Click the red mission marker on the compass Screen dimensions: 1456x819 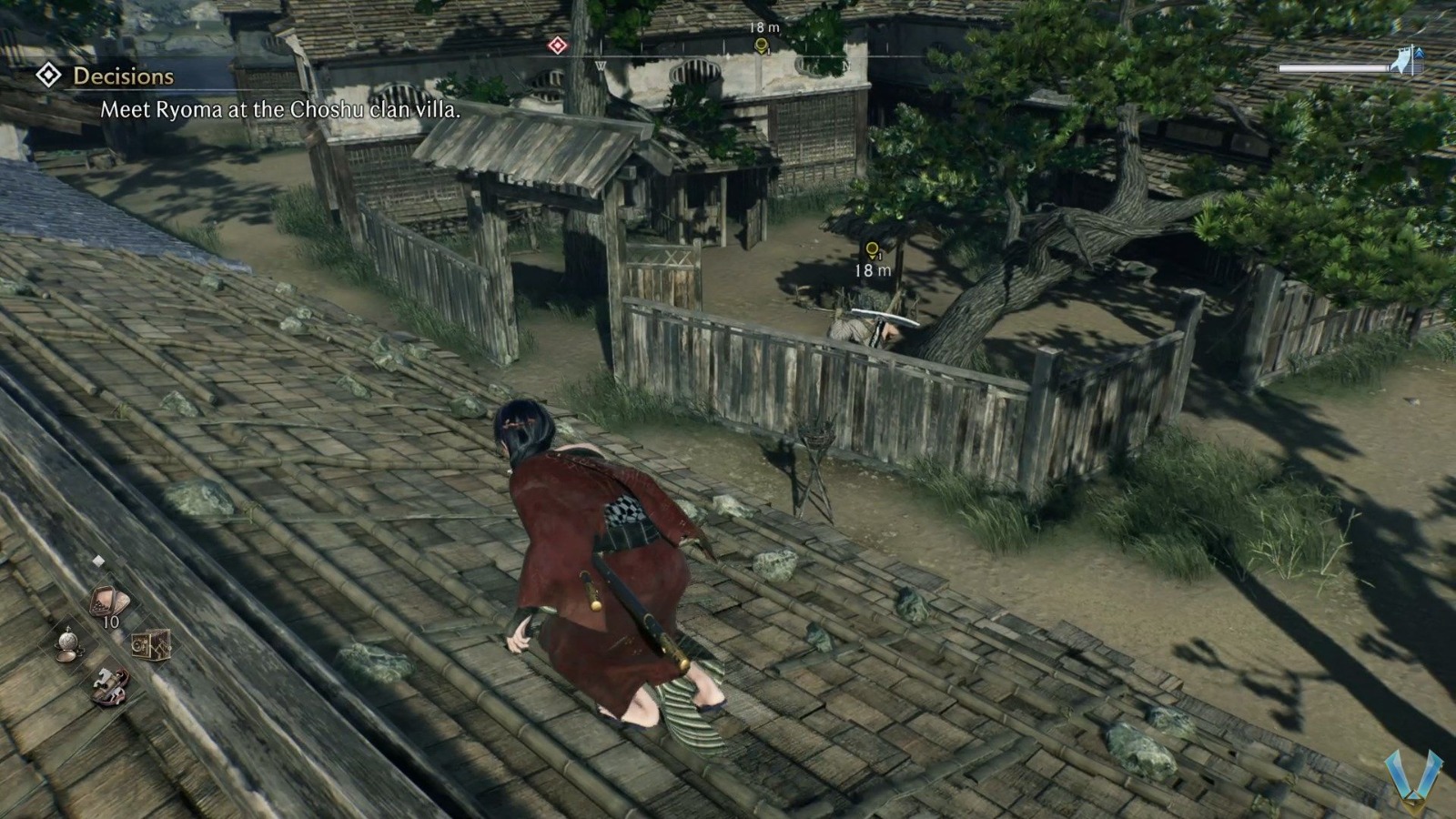[558, 45]
